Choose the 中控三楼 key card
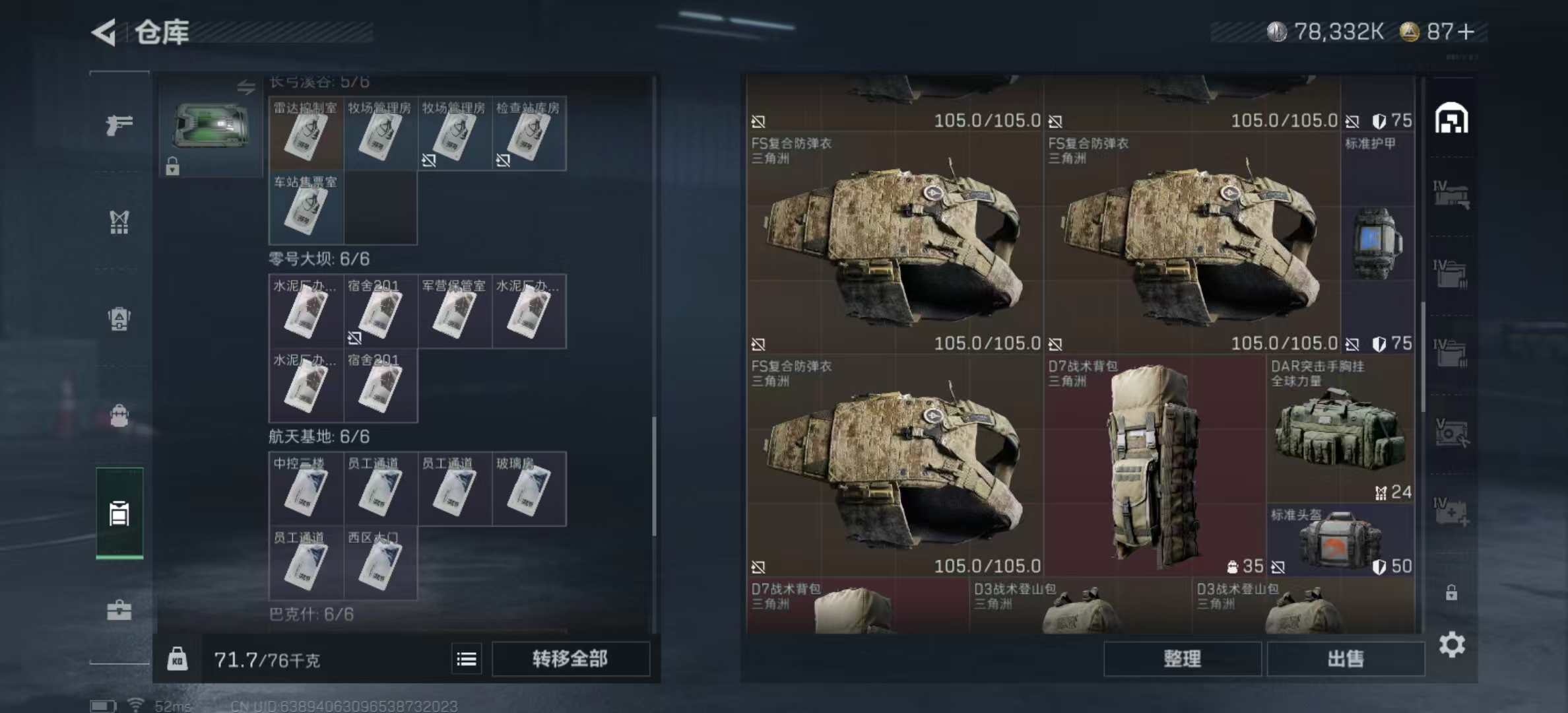Viewport: 1568px width, 713px height. [306, 489]
